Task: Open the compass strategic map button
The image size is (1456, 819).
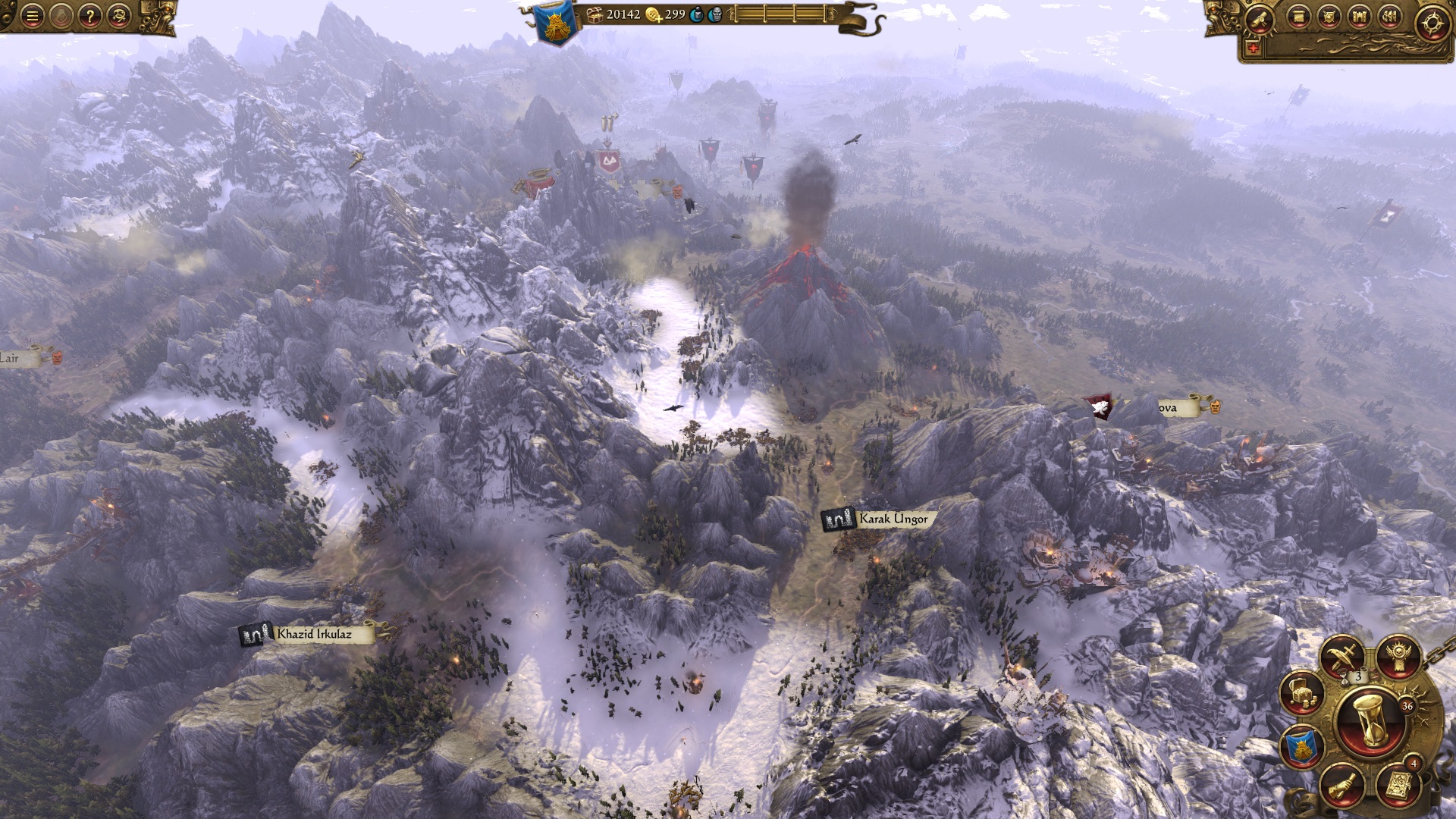Action: pyautogui.click(x=1432, y=23)
